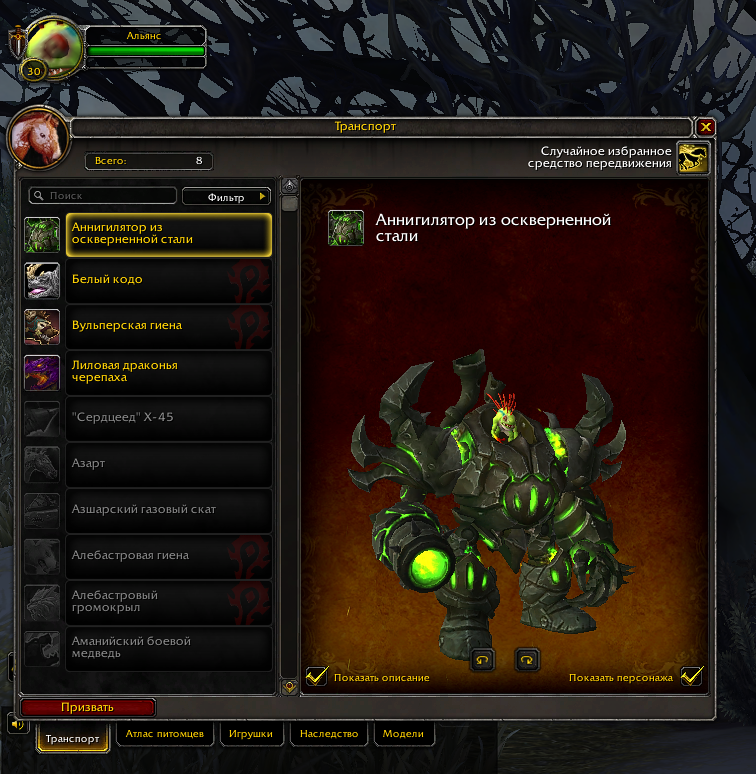
Task: Select Алебастровый громокрыл mount
Action: coord(170,602)
